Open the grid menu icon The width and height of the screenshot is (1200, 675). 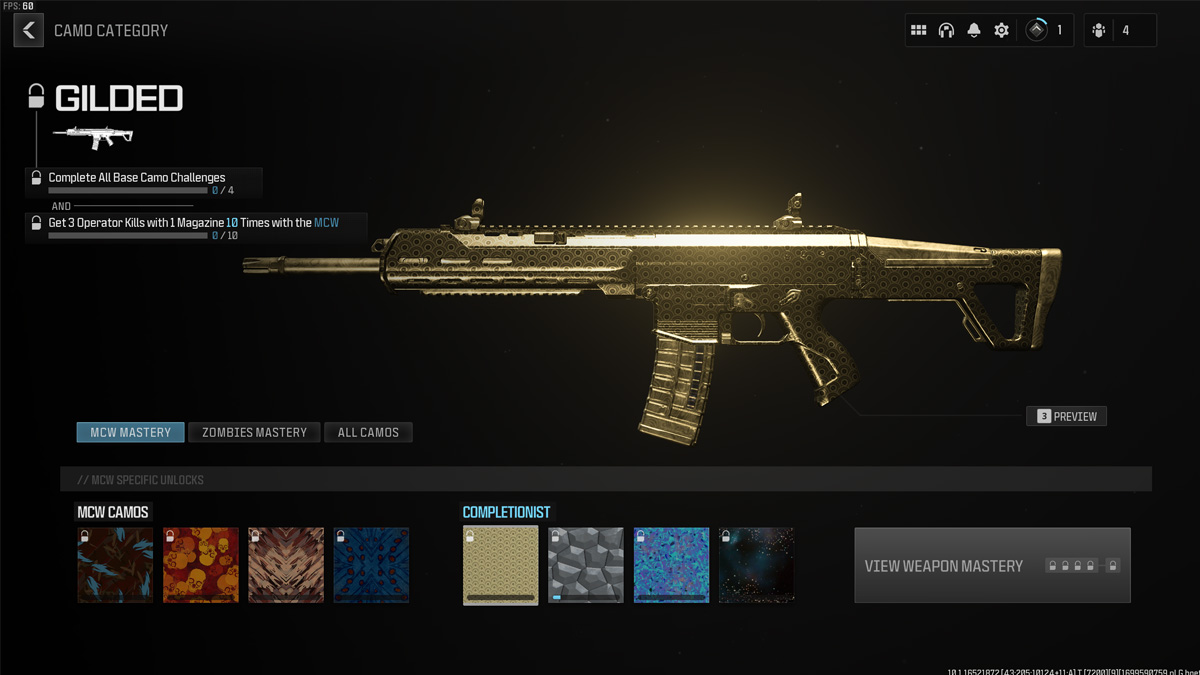coord(918,31)
